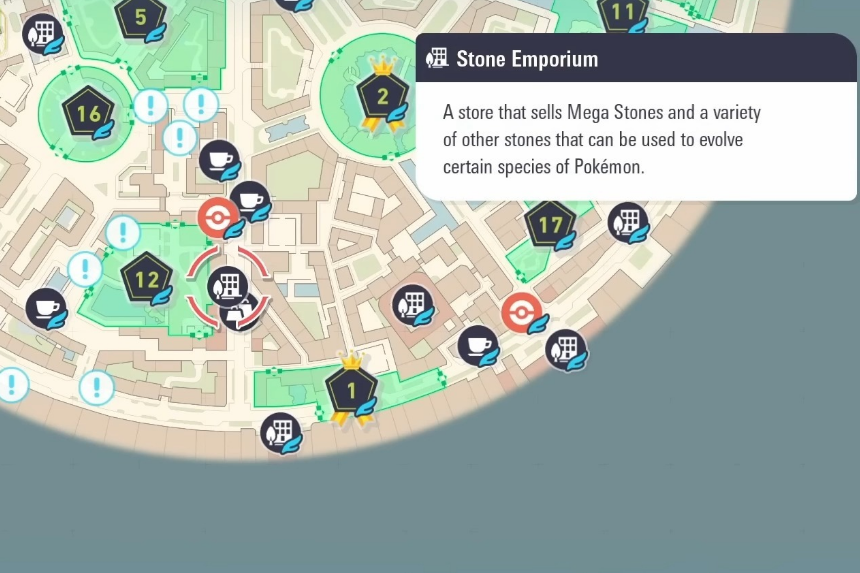860x573 pixels.
Task: Choose the Wild Zone 11 marker
Action: (623, 13)
